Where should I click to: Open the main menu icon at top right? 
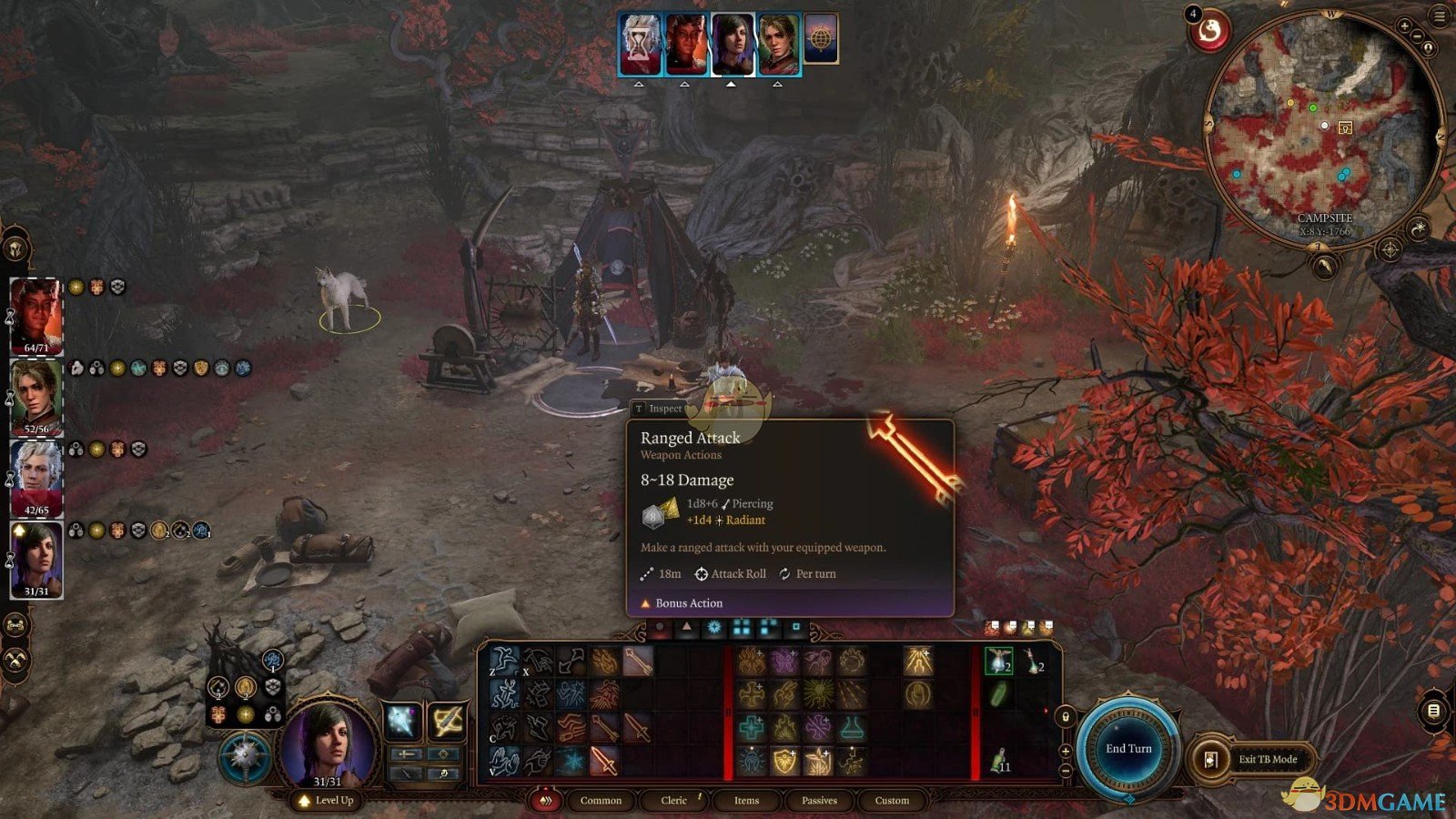1441,17
